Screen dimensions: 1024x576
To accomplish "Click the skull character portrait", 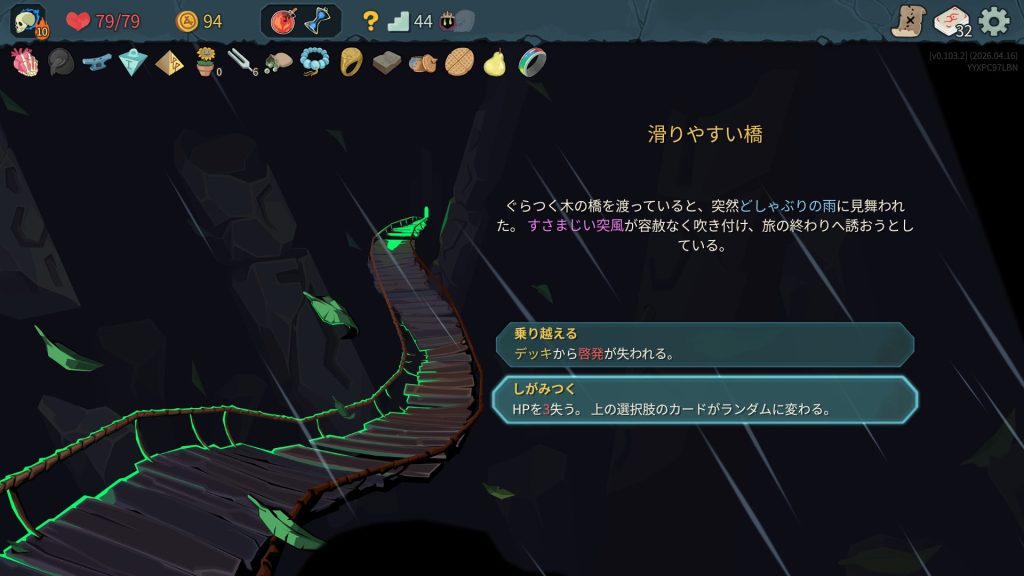I will 28,21.
